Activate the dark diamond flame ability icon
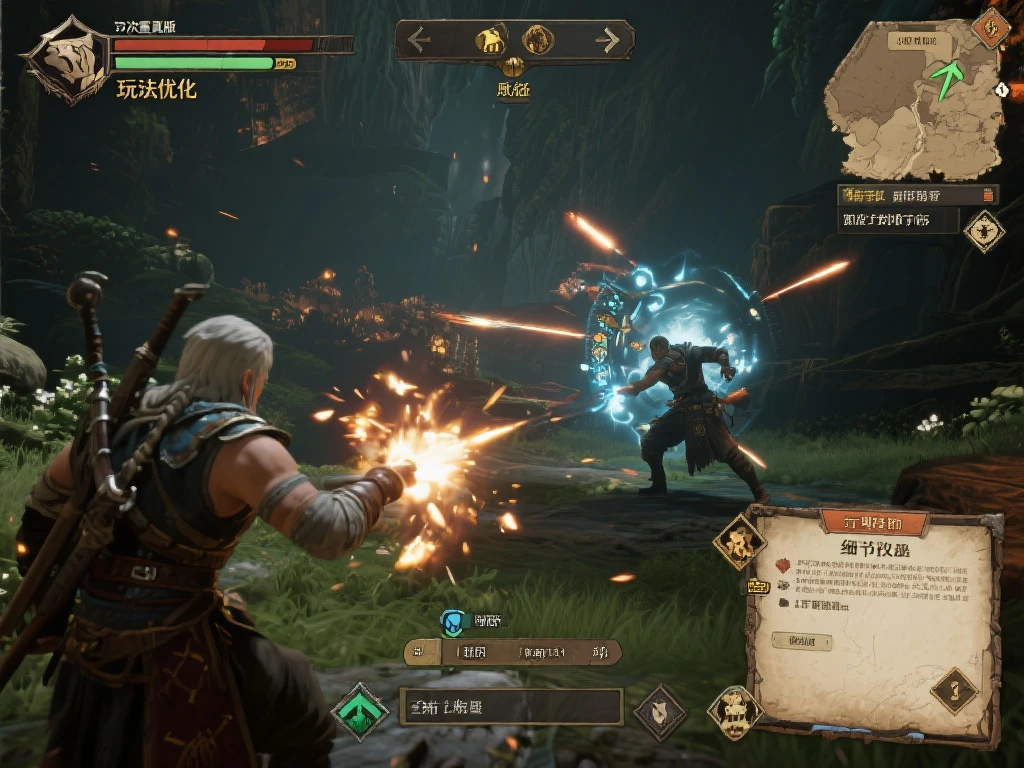The height and width of the screenshot is (768, 1024). click(x=660, y=712)
